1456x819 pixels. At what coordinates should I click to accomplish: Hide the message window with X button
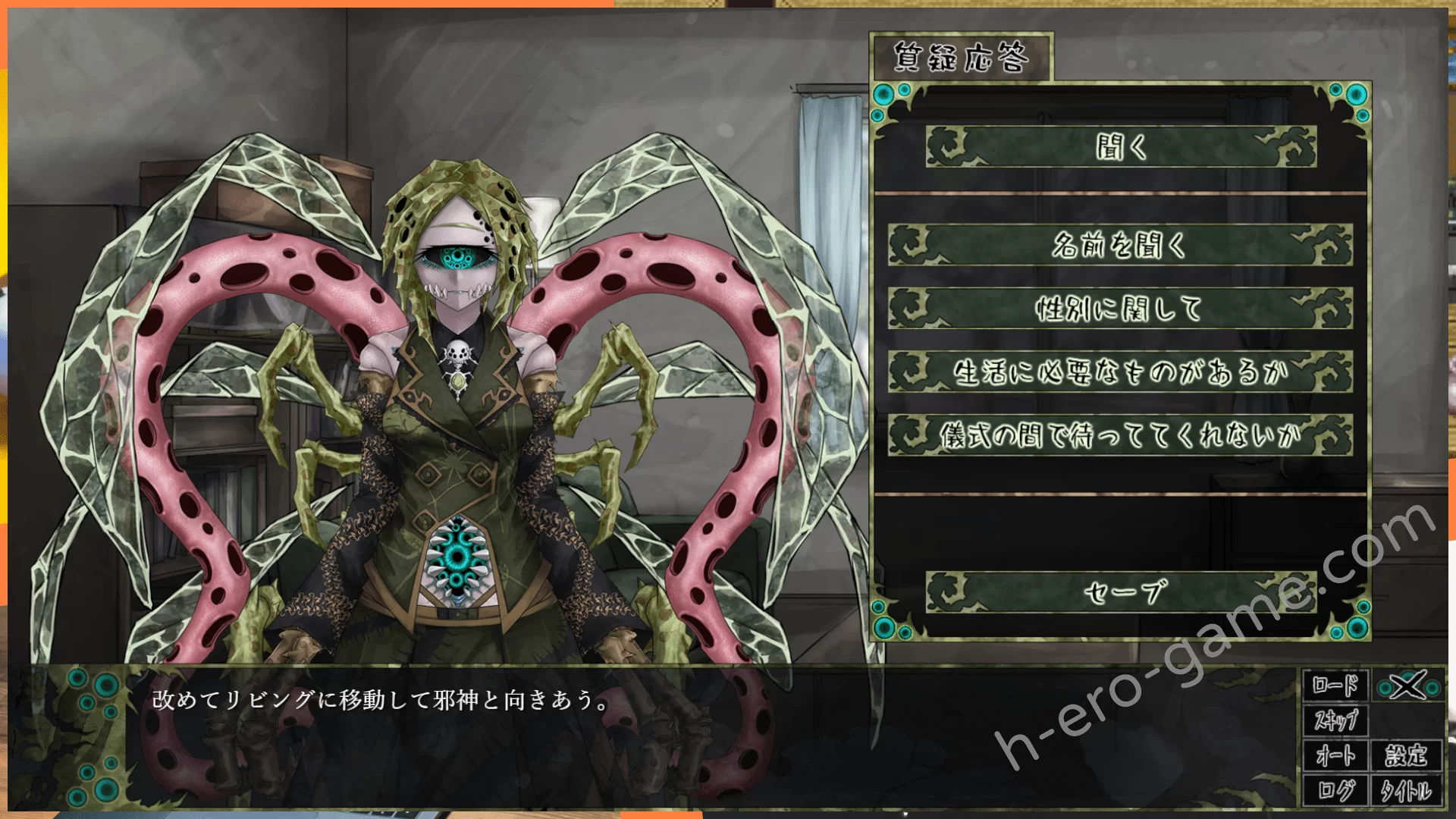coord(1408,686)
